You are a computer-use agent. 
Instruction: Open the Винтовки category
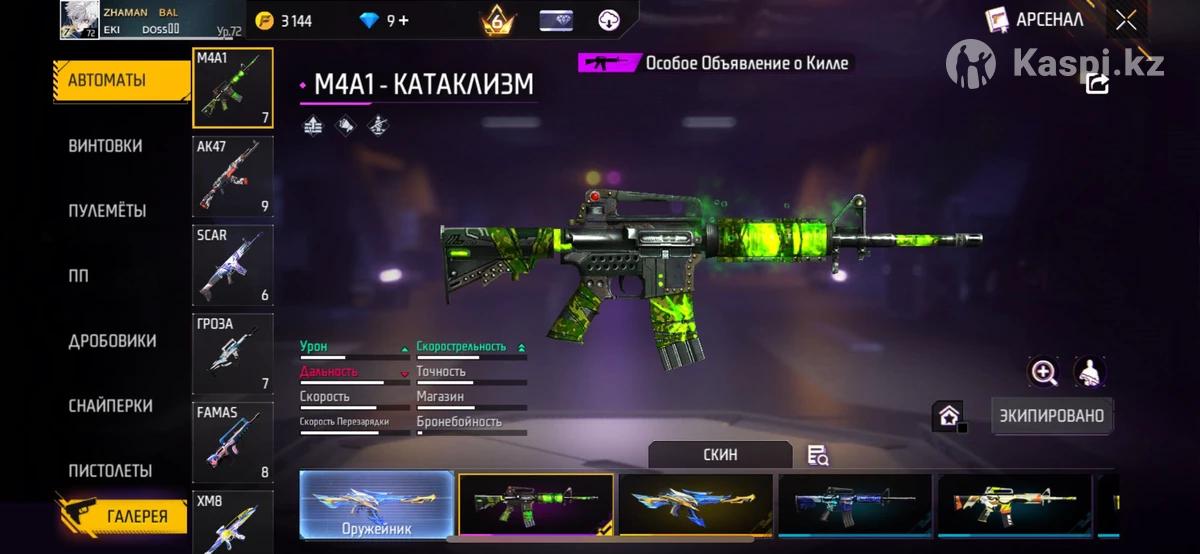pos(106,146)
